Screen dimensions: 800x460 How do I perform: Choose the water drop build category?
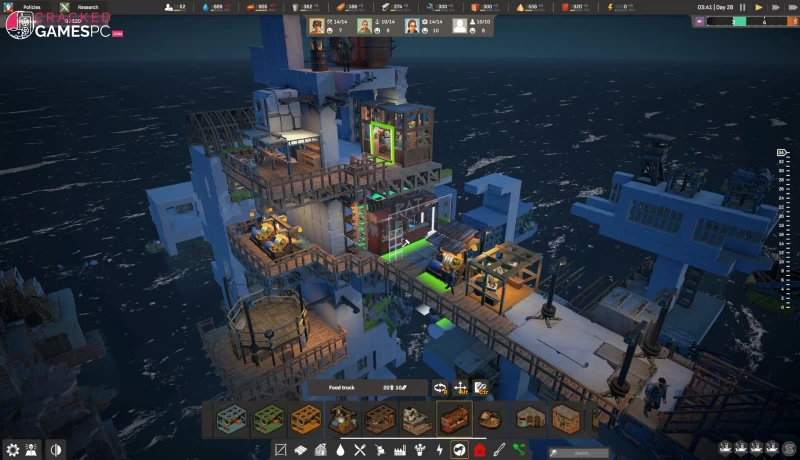point(340,450)
